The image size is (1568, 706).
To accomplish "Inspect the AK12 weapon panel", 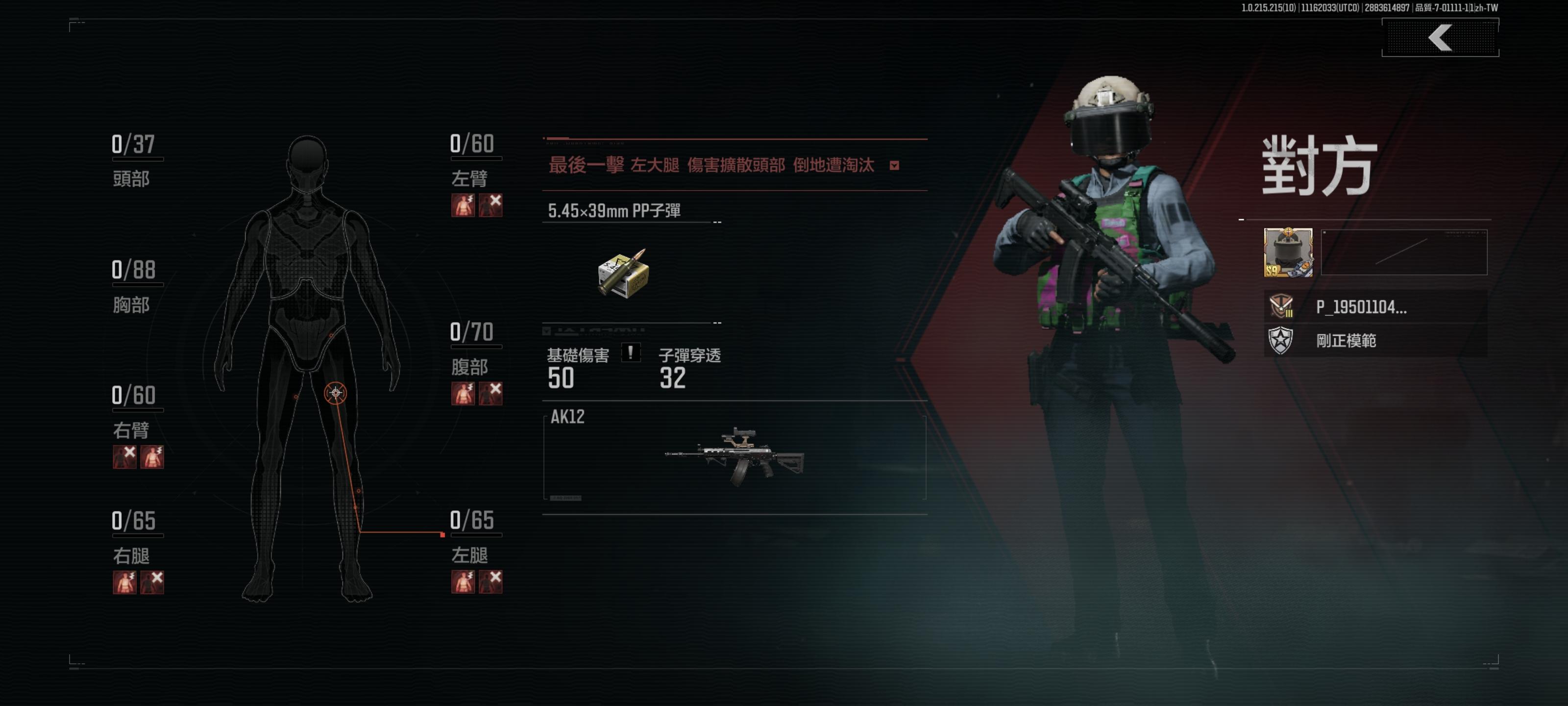I will [x=734, y=458].
